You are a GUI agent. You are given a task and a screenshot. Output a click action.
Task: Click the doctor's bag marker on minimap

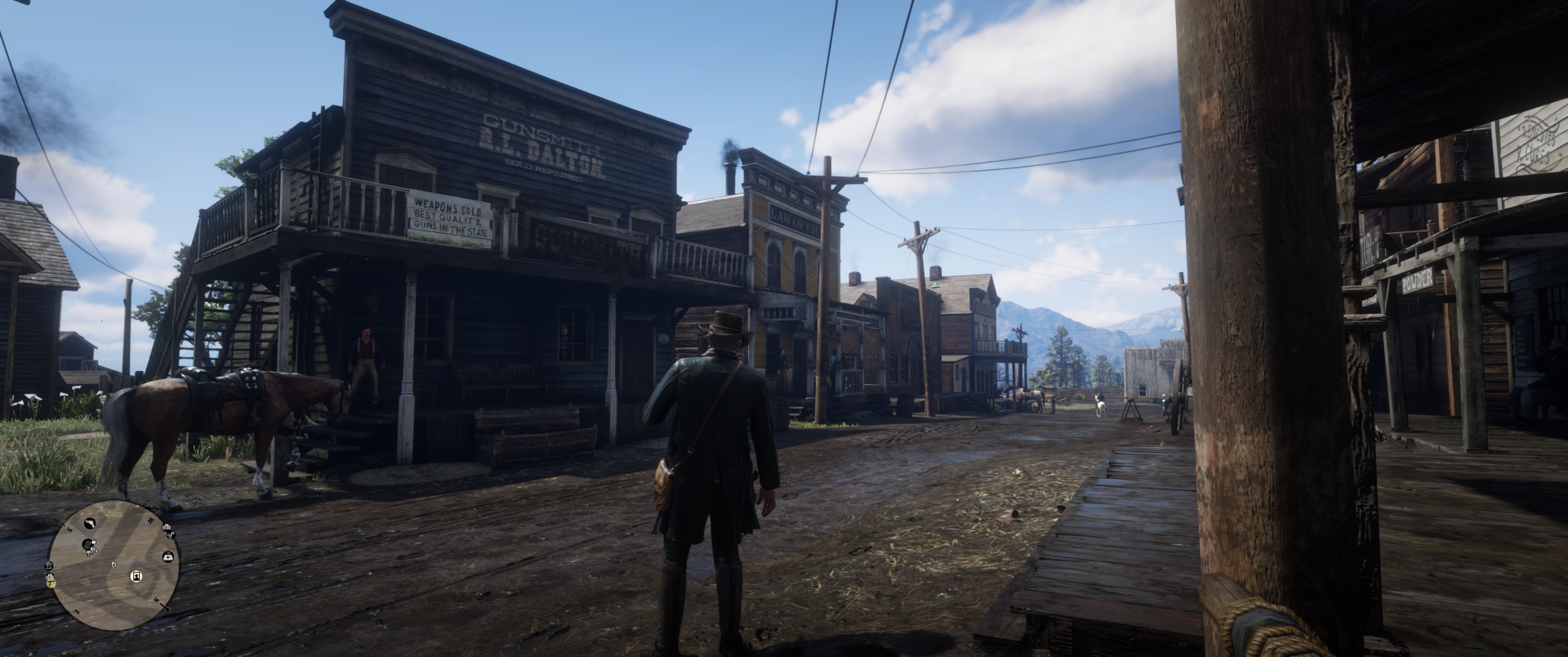pyautogui.click(x=168, y=556)
